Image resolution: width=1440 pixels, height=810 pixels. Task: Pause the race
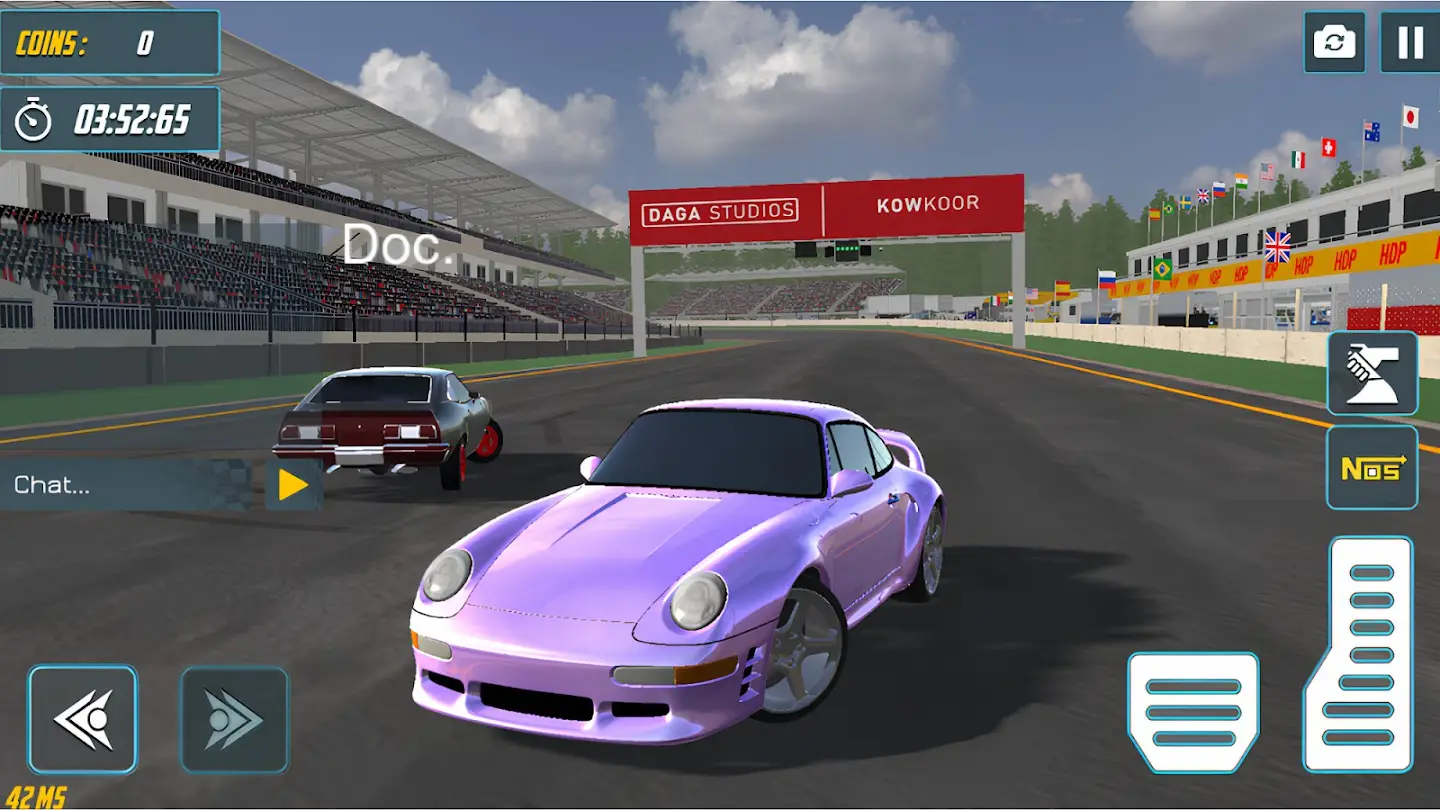(x=1409, y=42)
